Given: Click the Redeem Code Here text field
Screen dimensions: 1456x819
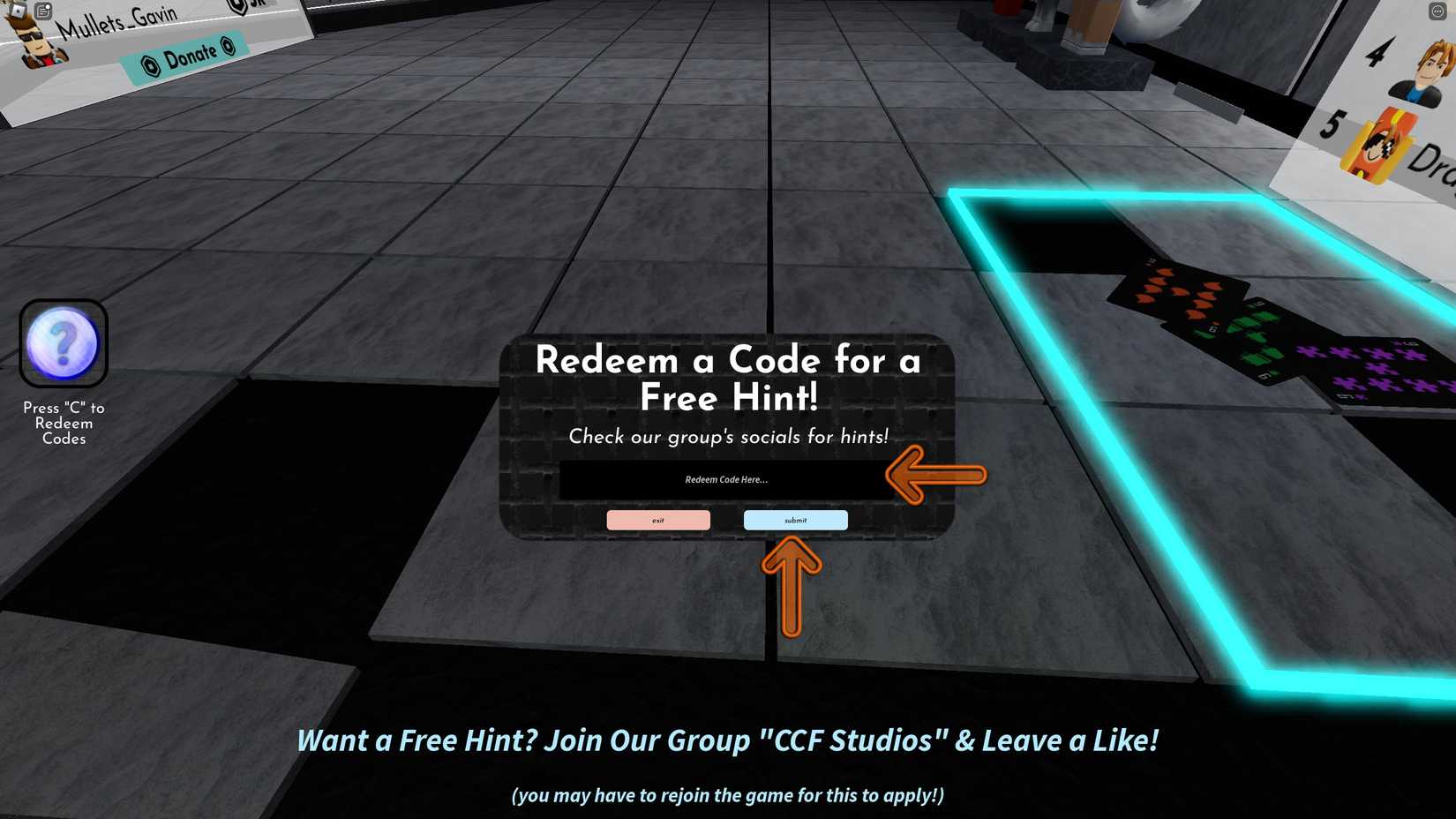Looking at the screenshot, I should pos(725,479).
